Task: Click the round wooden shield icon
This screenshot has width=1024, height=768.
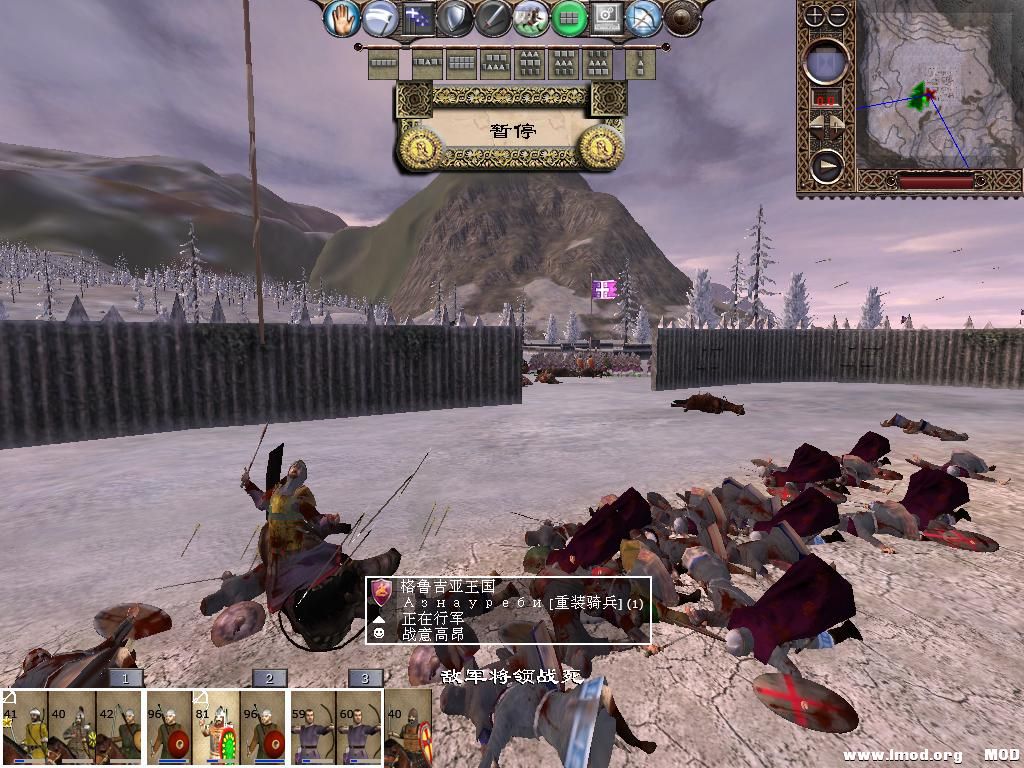Action: (x=682, y=18)
